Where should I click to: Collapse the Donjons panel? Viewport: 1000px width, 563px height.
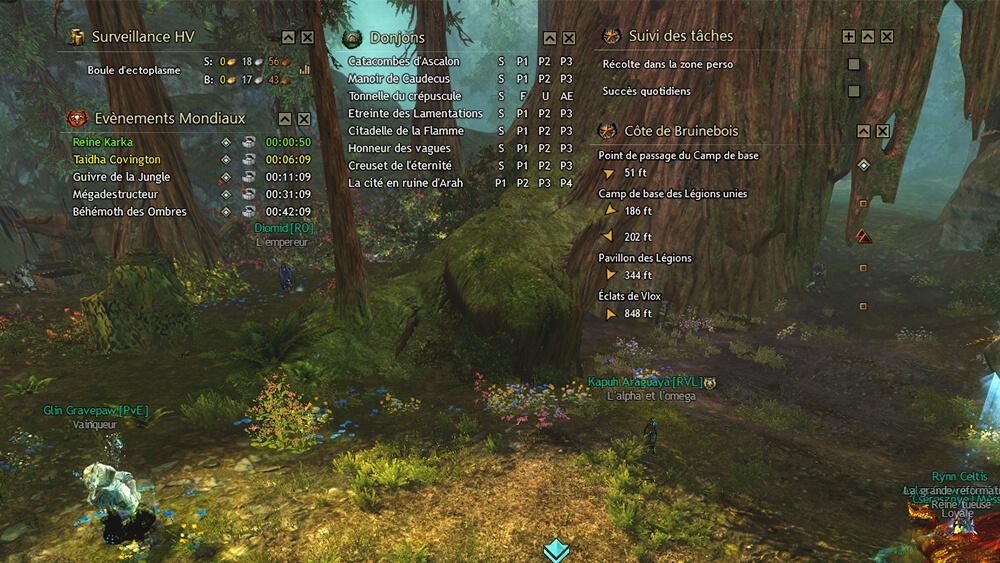click(x=550, y=38)
